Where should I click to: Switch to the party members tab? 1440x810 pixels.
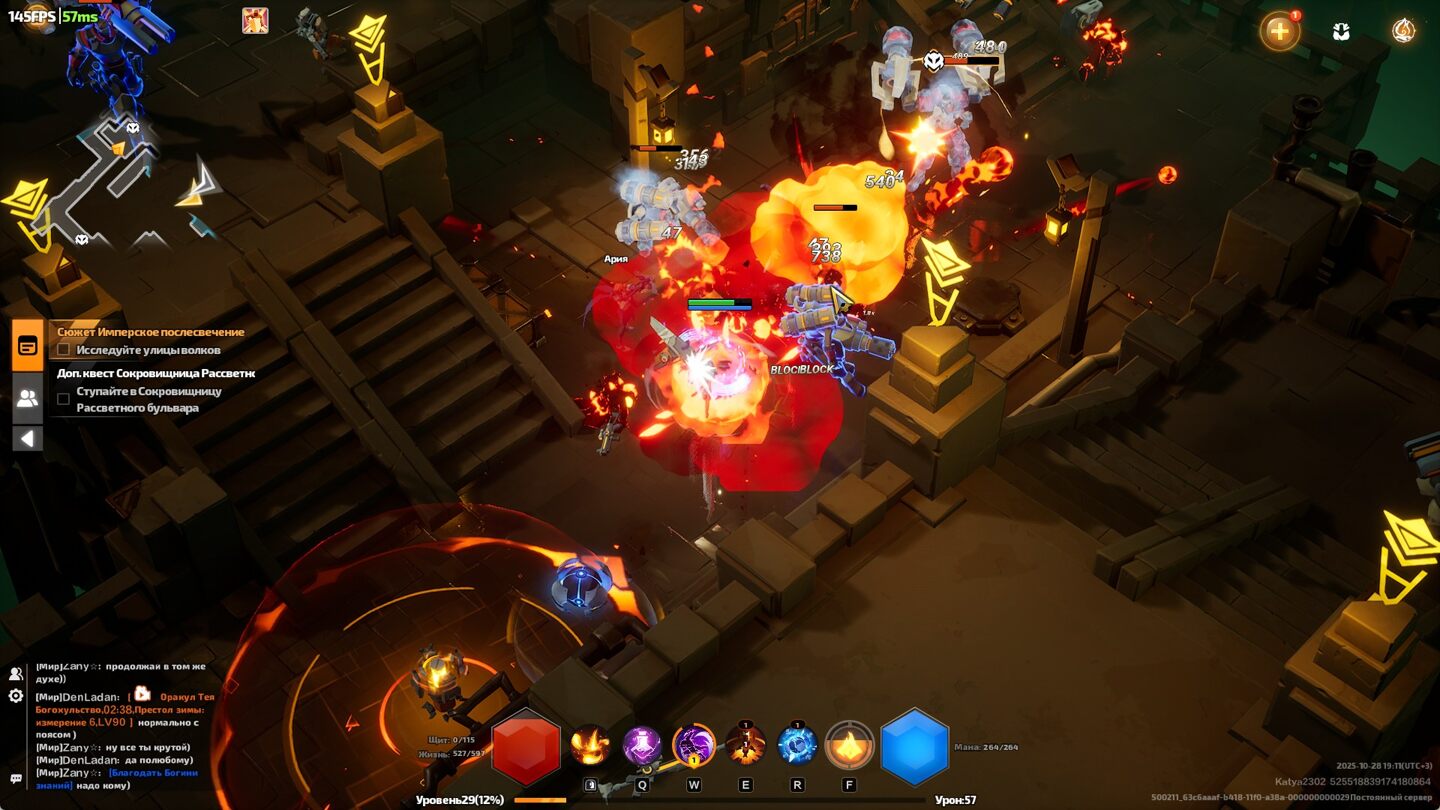[x=28, y=398]
